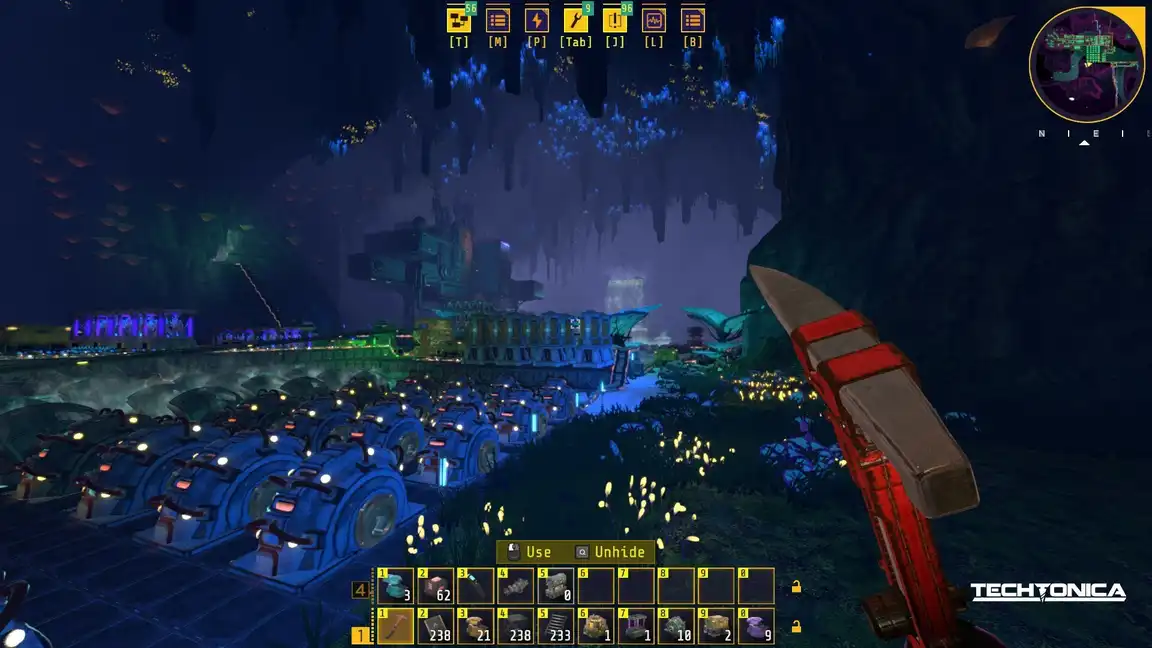The height and width of the screenshot is (648, 1152).
Task: Open the lightning bolt power panel
Action: 537,20
